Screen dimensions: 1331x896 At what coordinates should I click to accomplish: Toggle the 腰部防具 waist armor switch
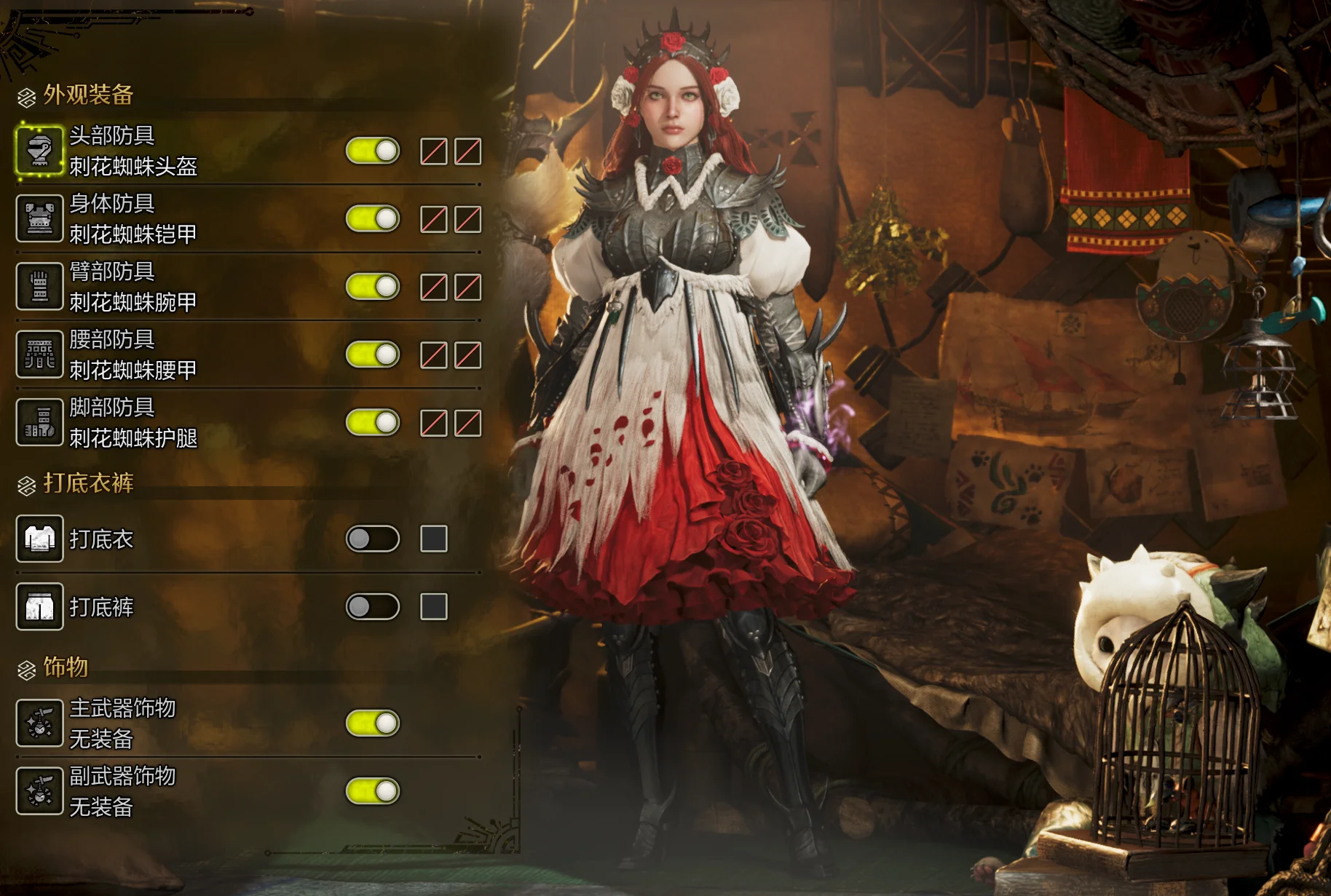[x=373, y=354]
